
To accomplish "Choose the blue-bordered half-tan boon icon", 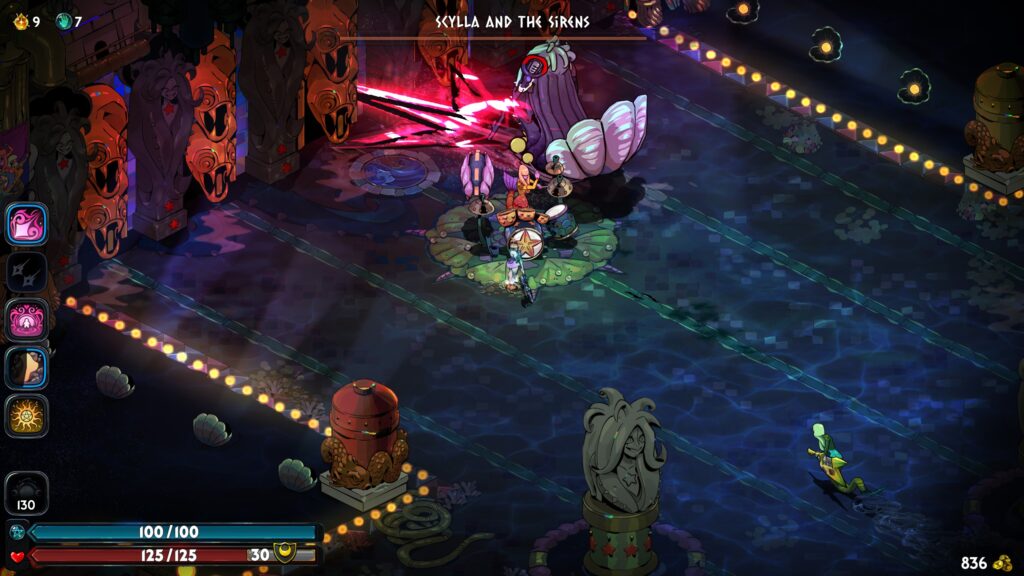I will tap(27, 367).
